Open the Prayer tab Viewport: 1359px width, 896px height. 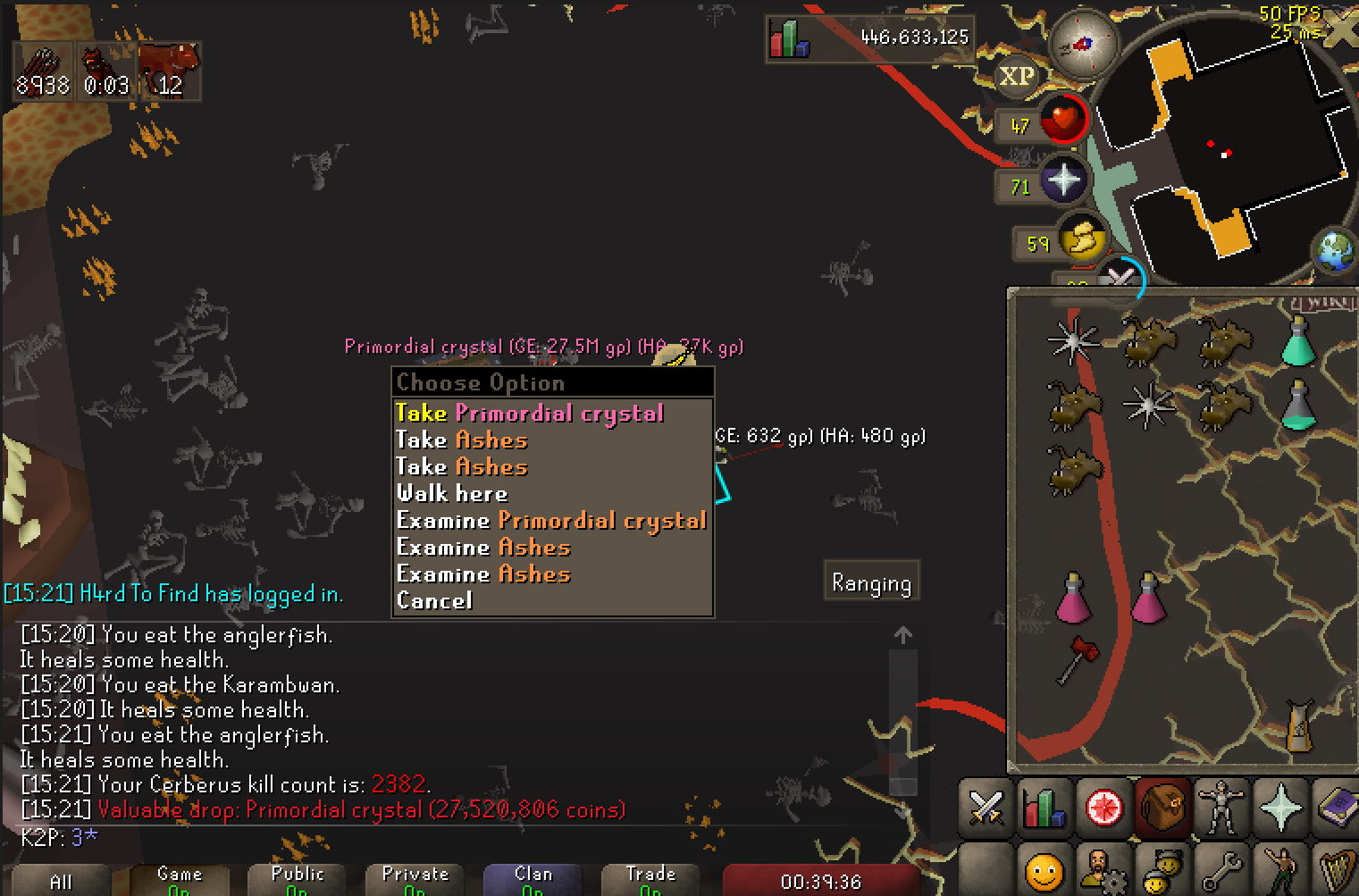click(x=1281, y=808)
